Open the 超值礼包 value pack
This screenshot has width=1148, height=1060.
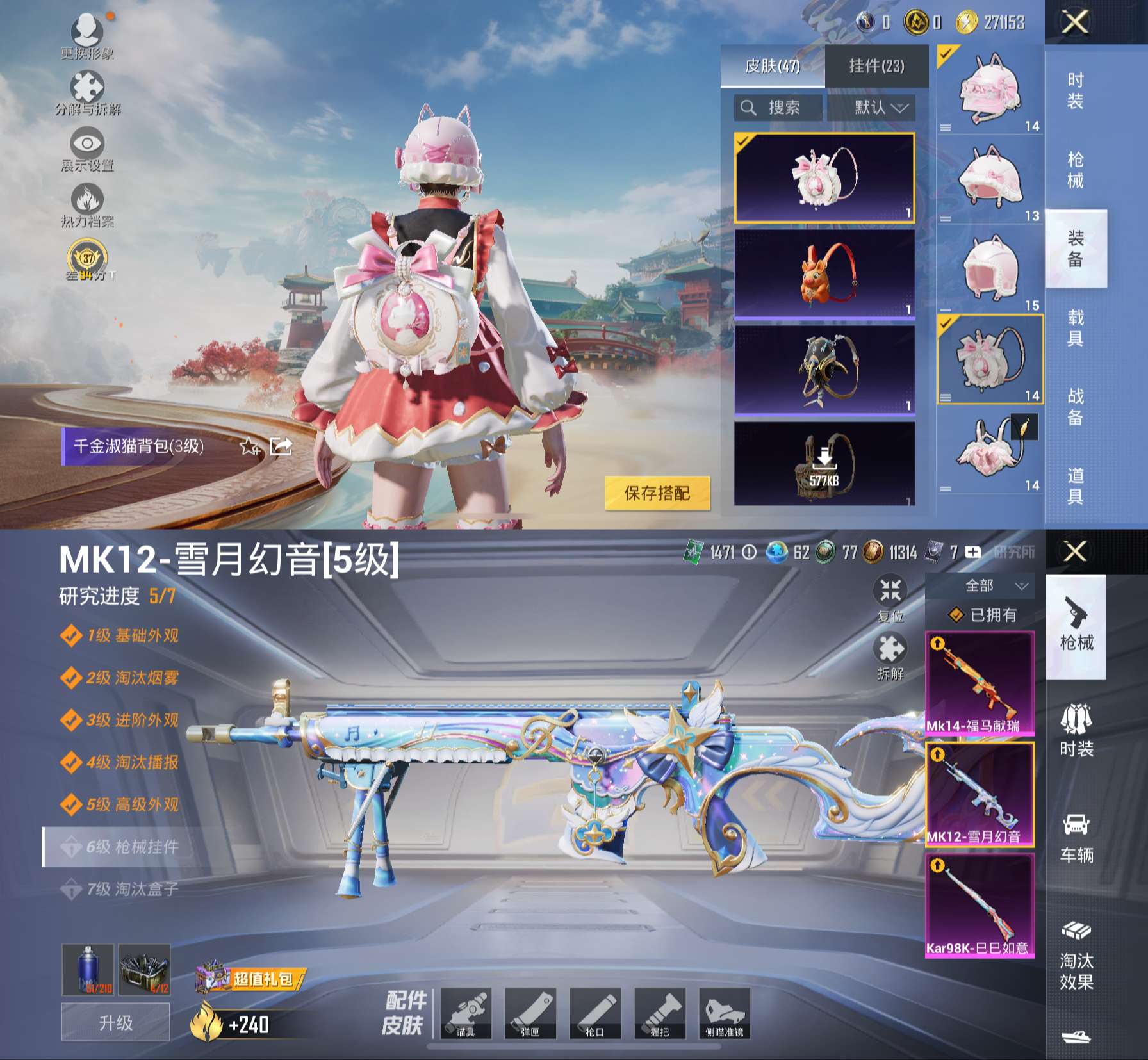(251, 979)
